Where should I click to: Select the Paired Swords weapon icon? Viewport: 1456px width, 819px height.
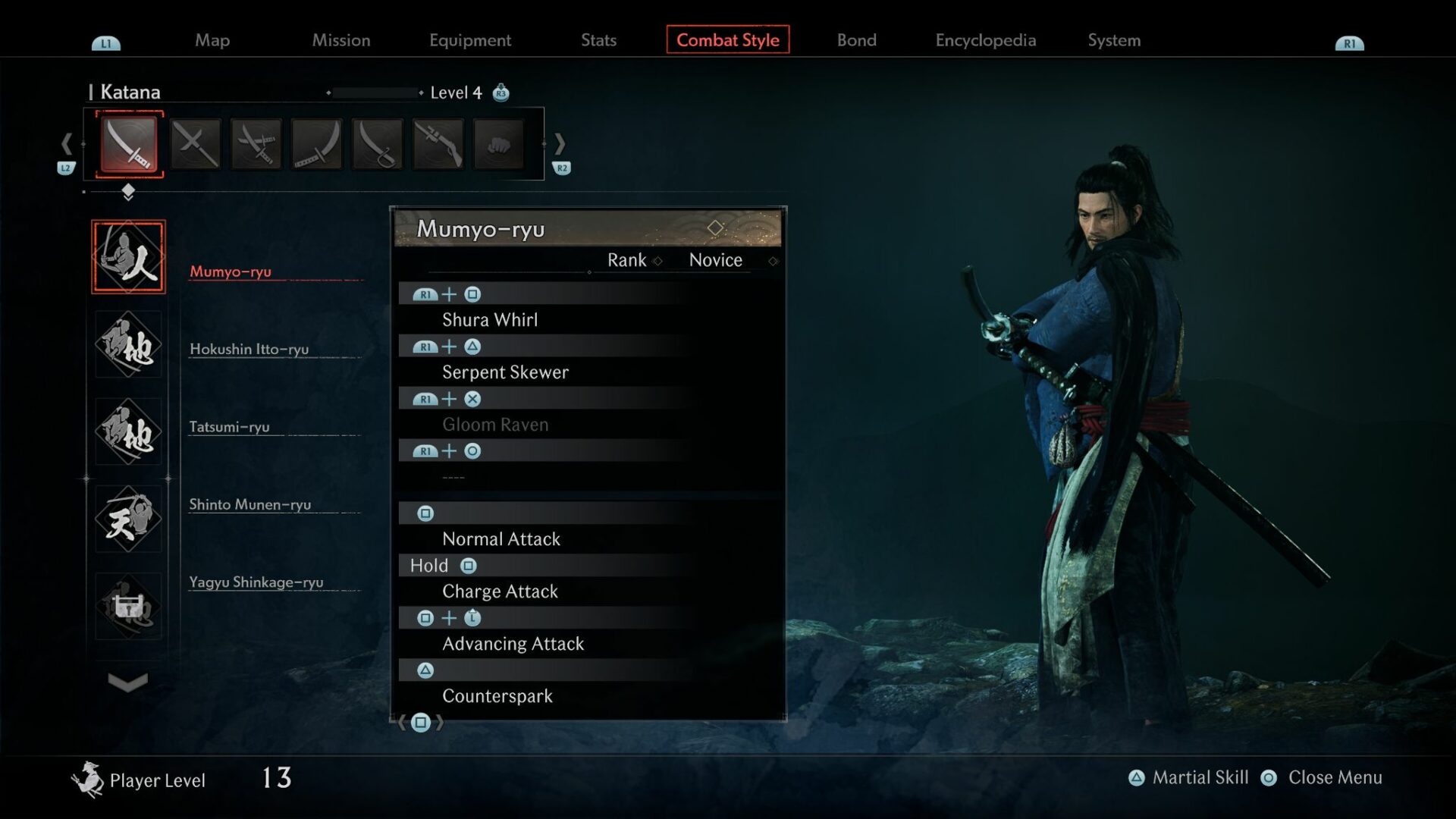tap(256, 144)
